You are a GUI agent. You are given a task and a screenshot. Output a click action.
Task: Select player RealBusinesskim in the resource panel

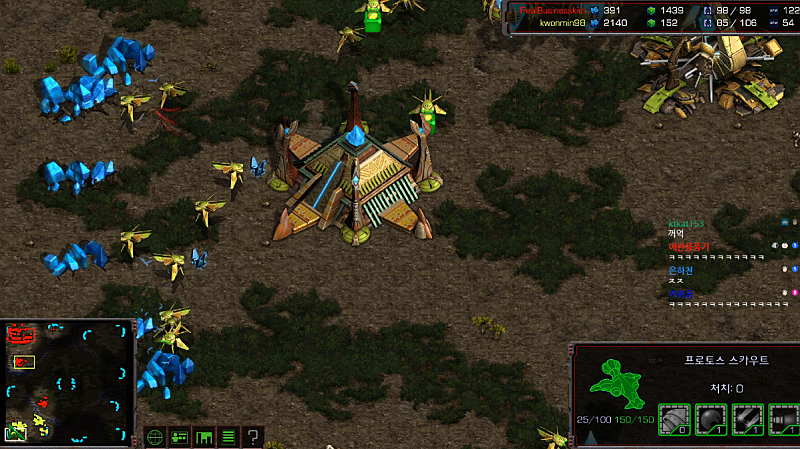point(553,9)
